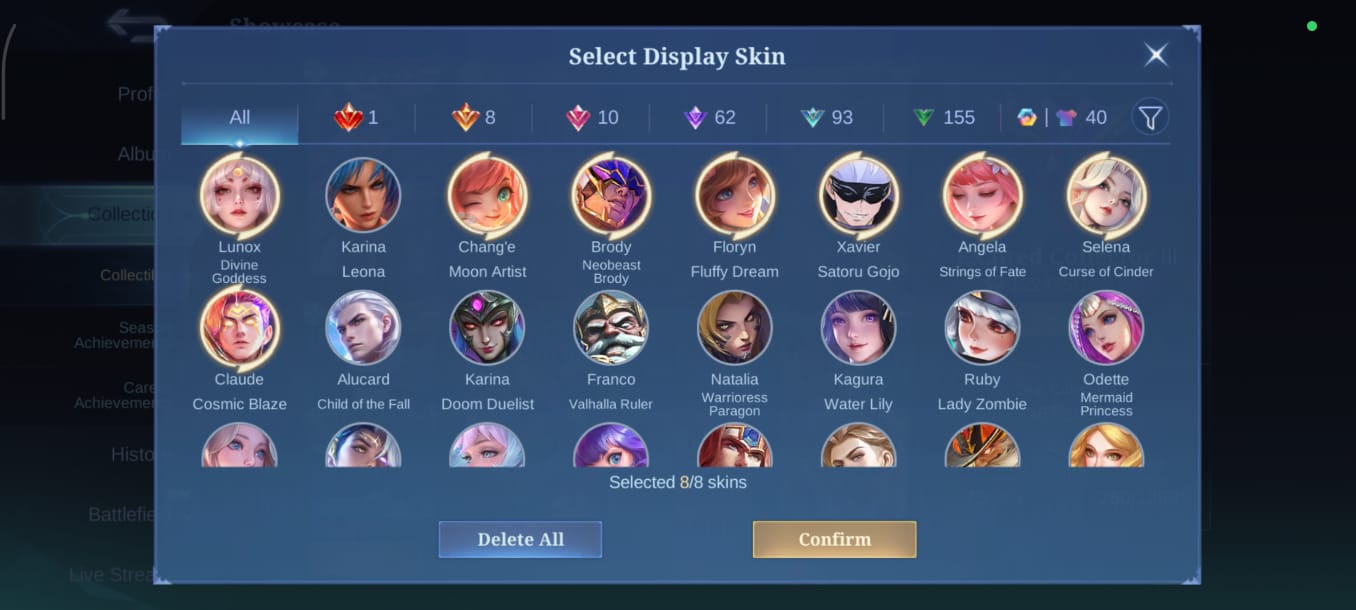This screenshot has width=1356, height=610.
Task: Pick Selena Curse of Cinder skin
Action: 1106,196
